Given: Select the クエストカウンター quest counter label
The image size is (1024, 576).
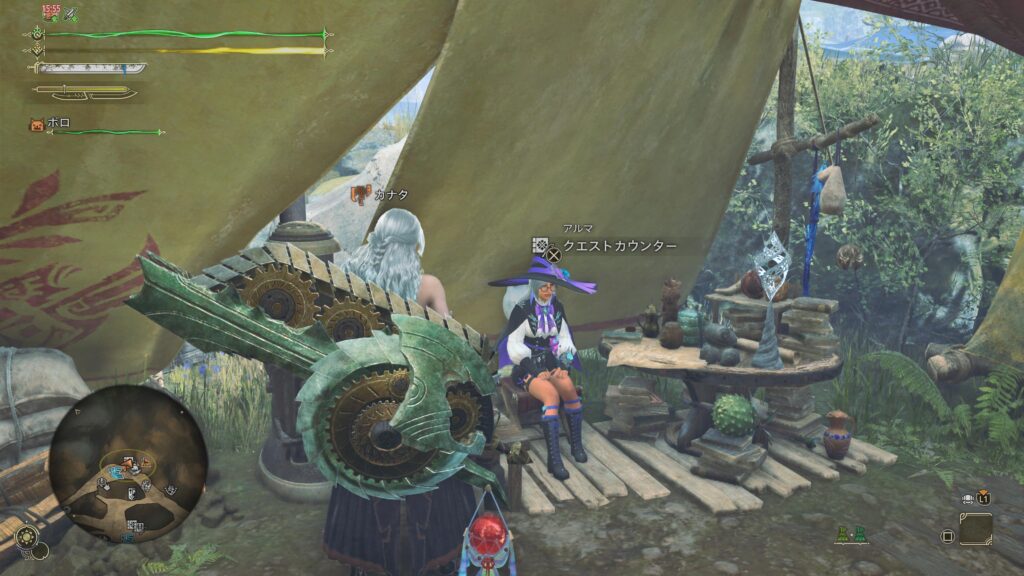Looking at the screenshot, I should [619, 246].
